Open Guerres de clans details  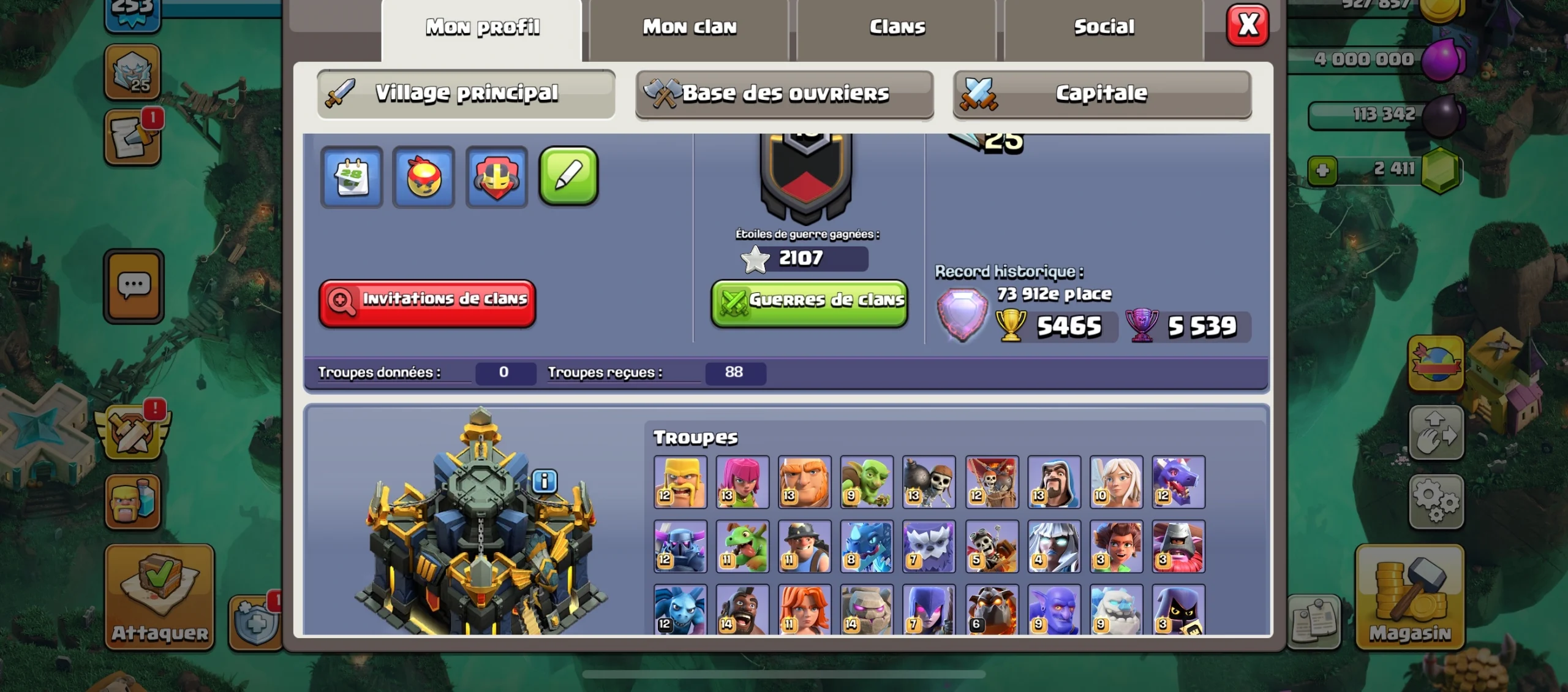coord(809,301)
